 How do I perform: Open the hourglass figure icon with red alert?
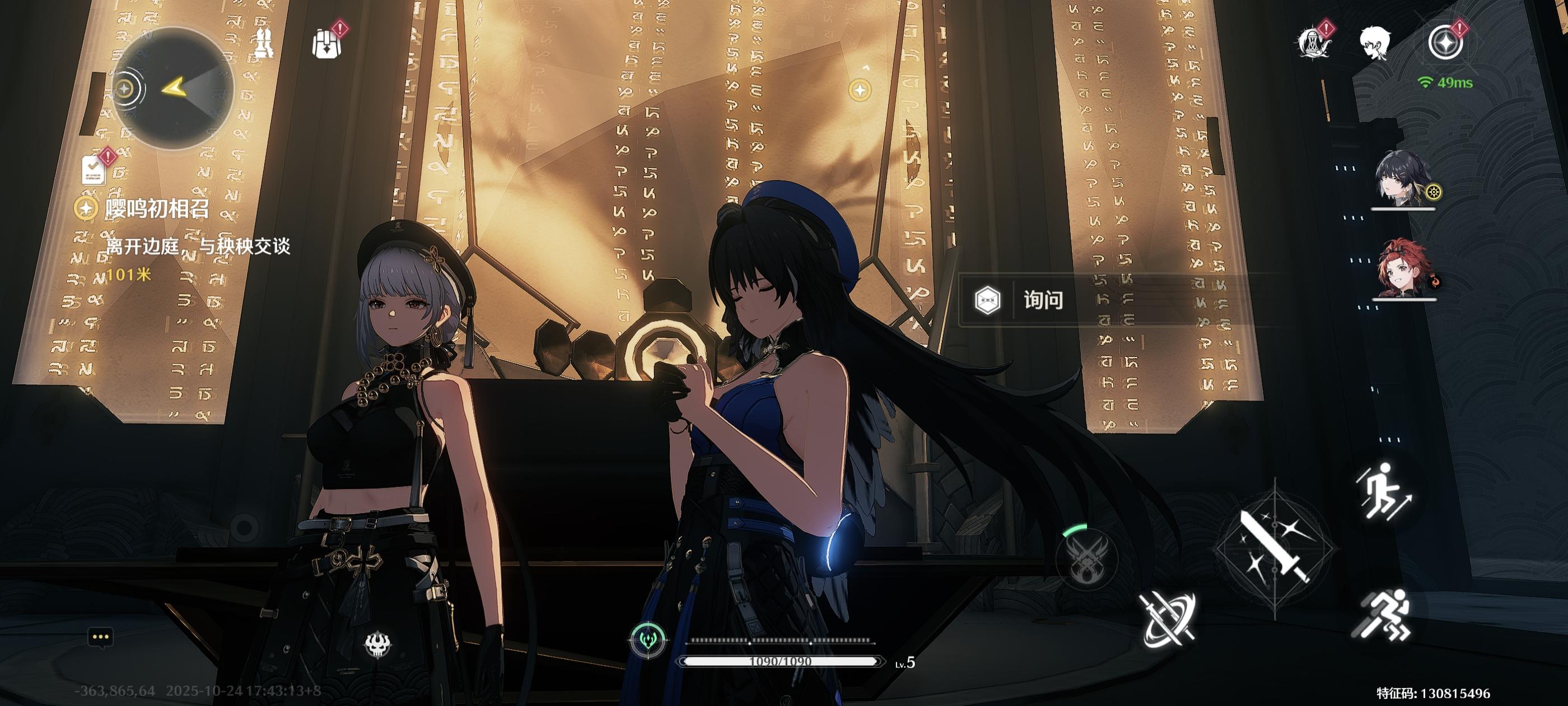1315,43
